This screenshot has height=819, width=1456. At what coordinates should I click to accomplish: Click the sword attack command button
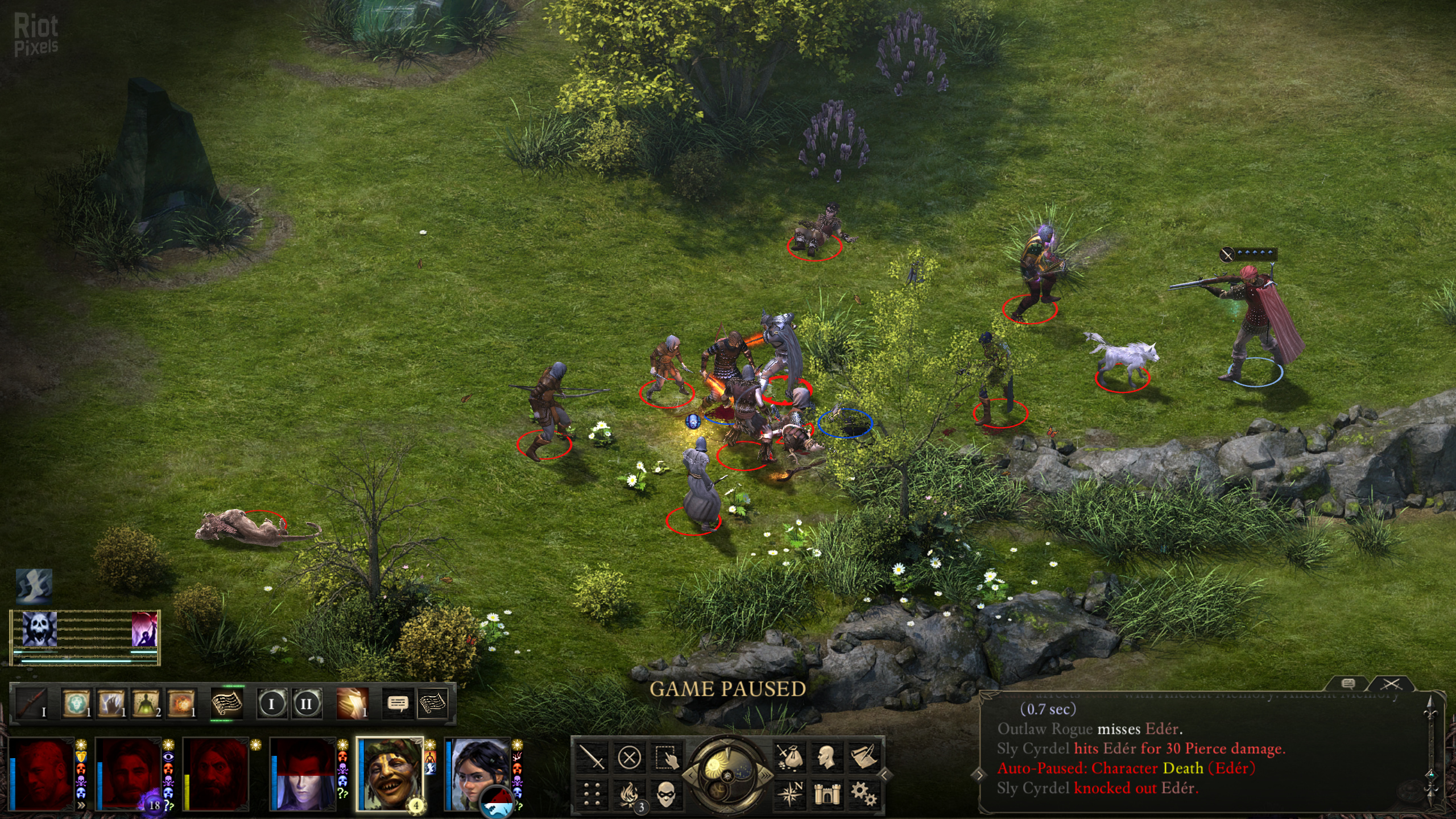(591, 758)
